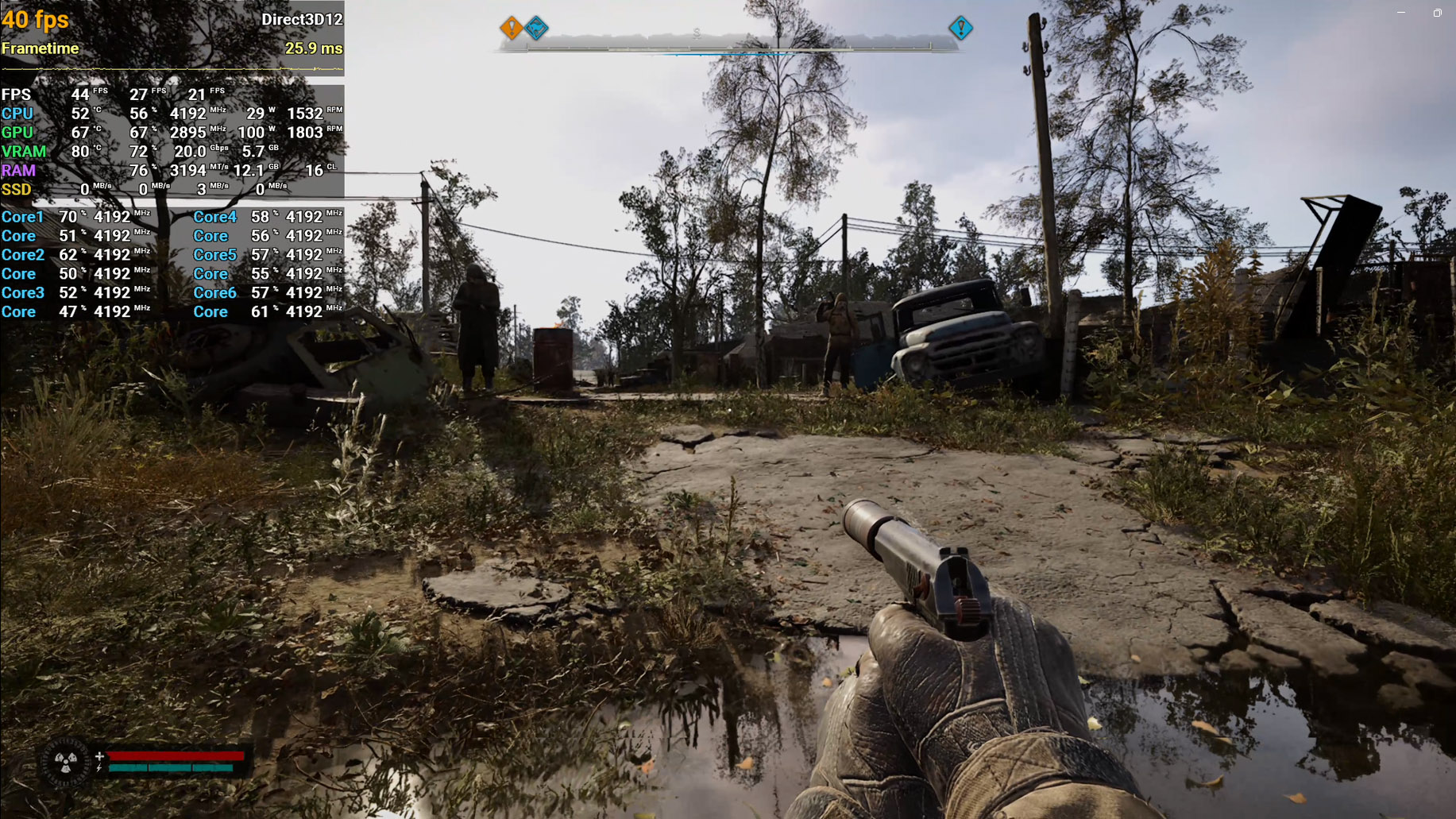
Task: Click the blue exclamation compass marker
Action: pos(960,29)
